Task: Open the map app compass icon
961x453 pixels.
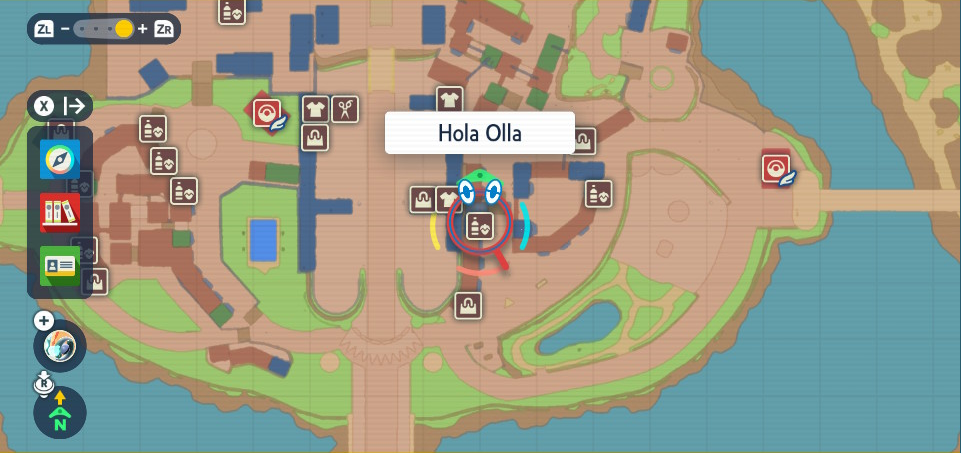Action: coord(59,160)
